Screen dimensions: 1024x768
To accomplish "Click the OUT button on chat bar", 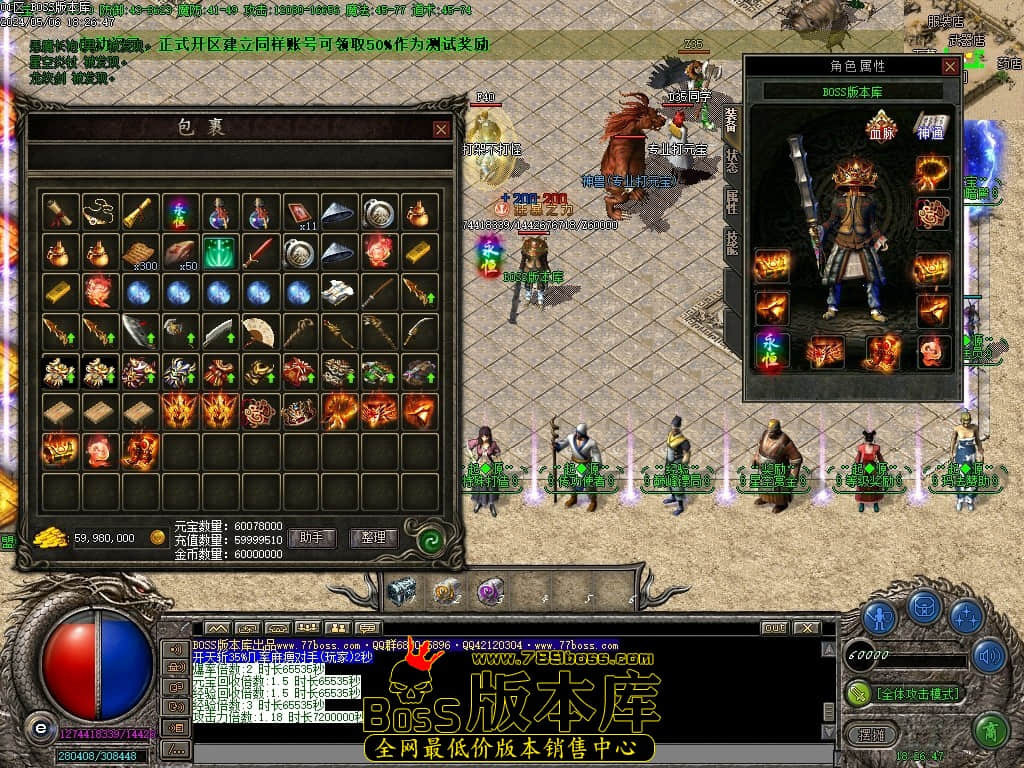I will [x=773, y=628].
